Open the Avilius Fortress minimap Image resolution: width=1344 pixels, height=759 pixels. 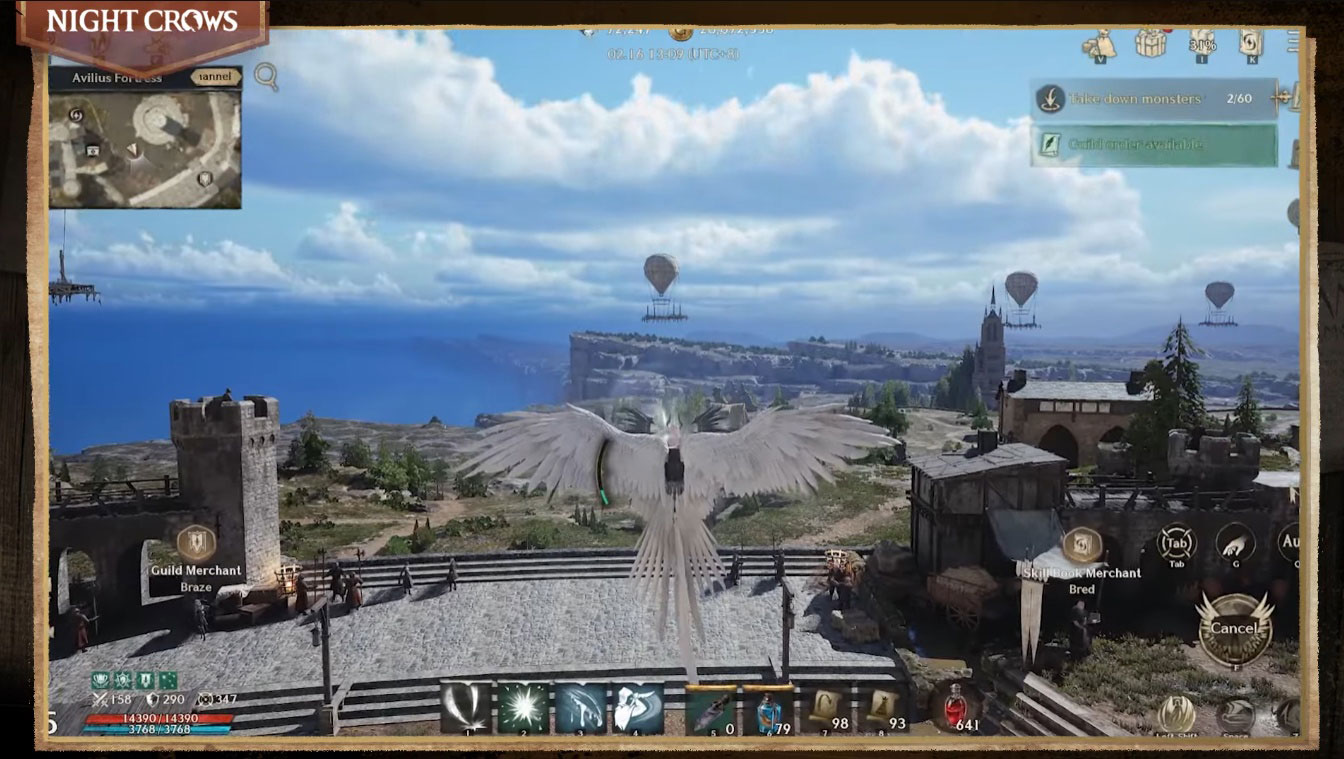pyautogui.click(x=145, y=150)
